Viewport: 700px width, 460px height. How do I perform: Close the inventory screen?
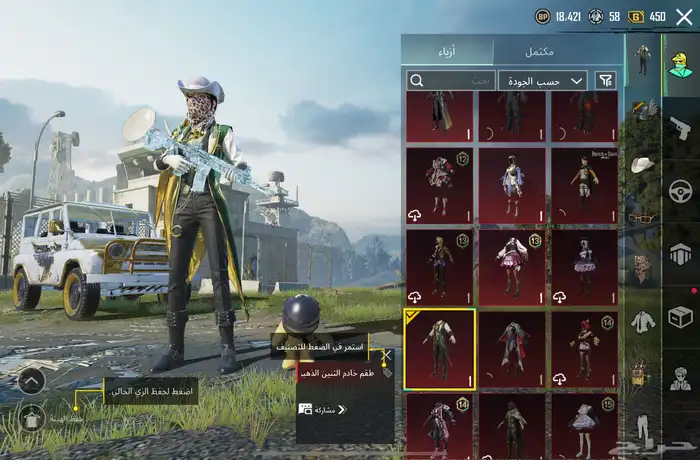tap(684, 16)
